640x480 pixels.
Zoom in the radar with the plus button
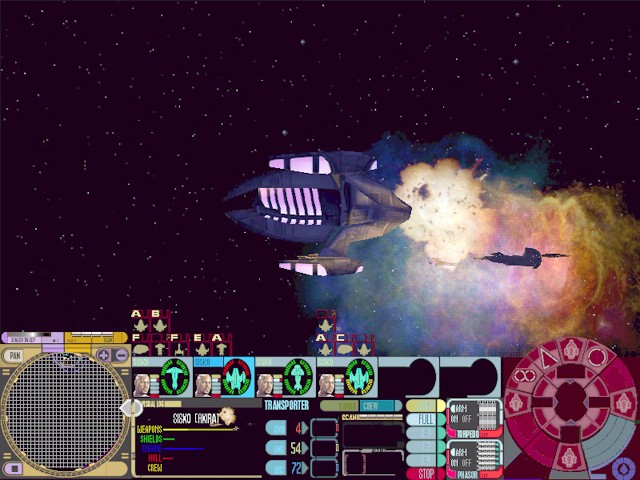[x=104, y=355]
